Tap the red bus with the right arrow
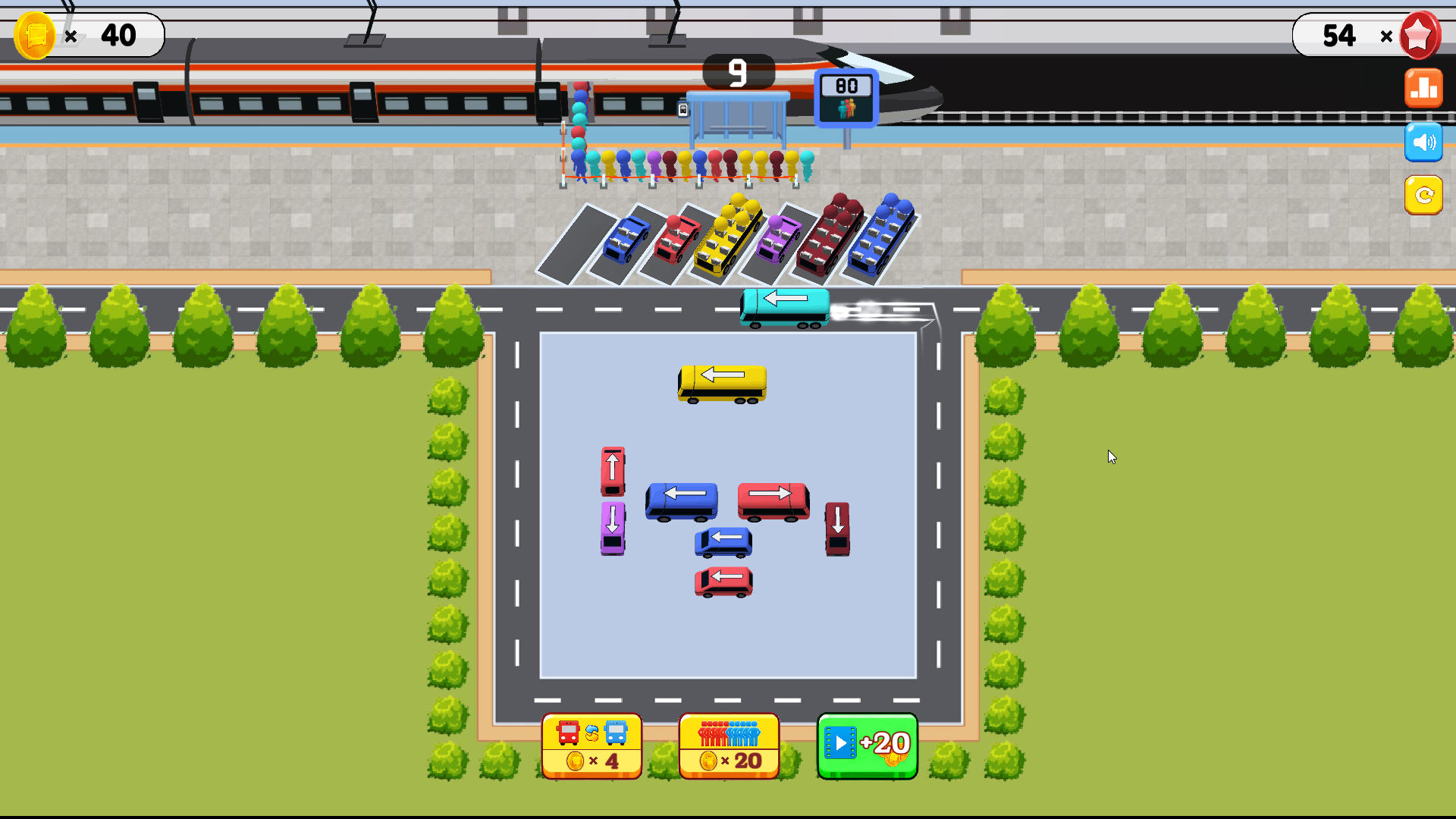Viewport: 1456px width, 819px height. point(773,500)
